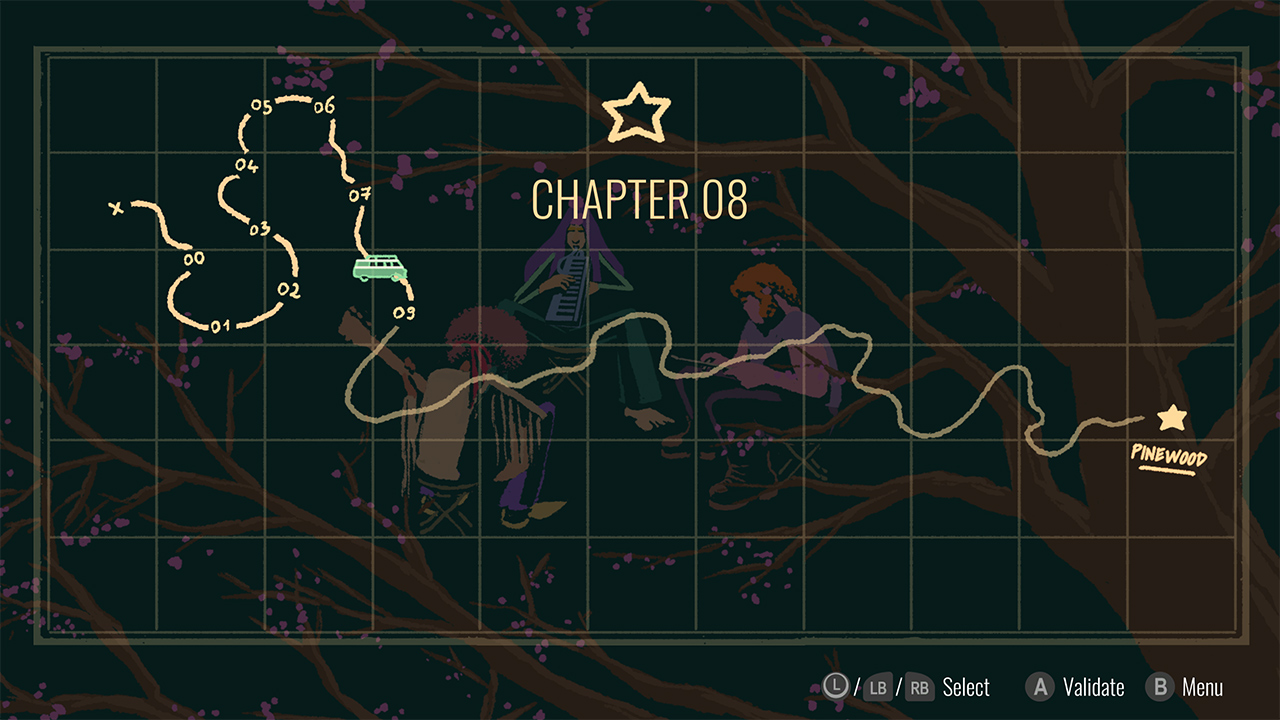Click the RB bumper icon

pyautogui.click(x=918, y=688)
